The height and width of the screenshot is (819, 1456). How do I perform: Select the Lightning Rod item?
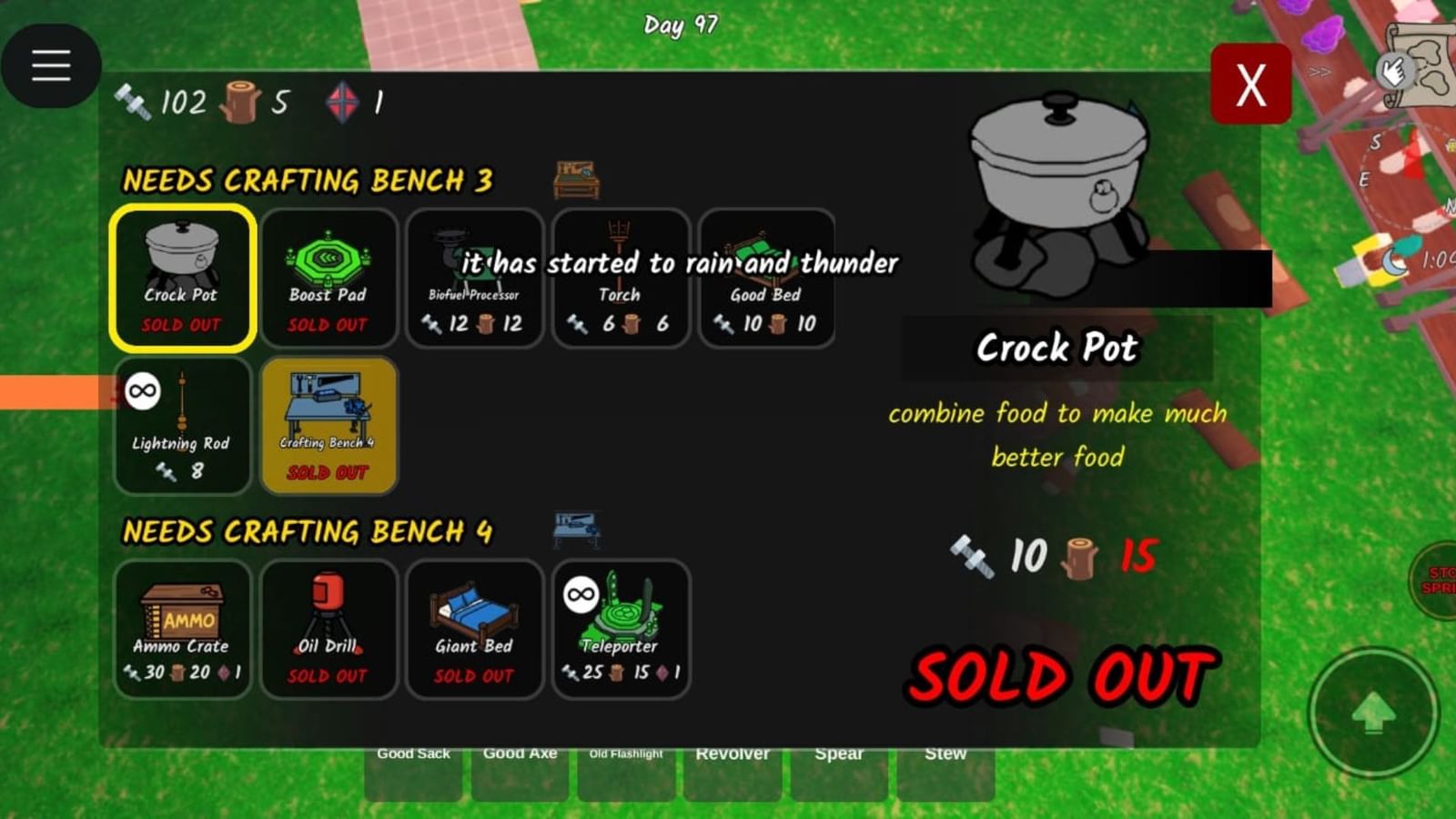tap(182, 423)
